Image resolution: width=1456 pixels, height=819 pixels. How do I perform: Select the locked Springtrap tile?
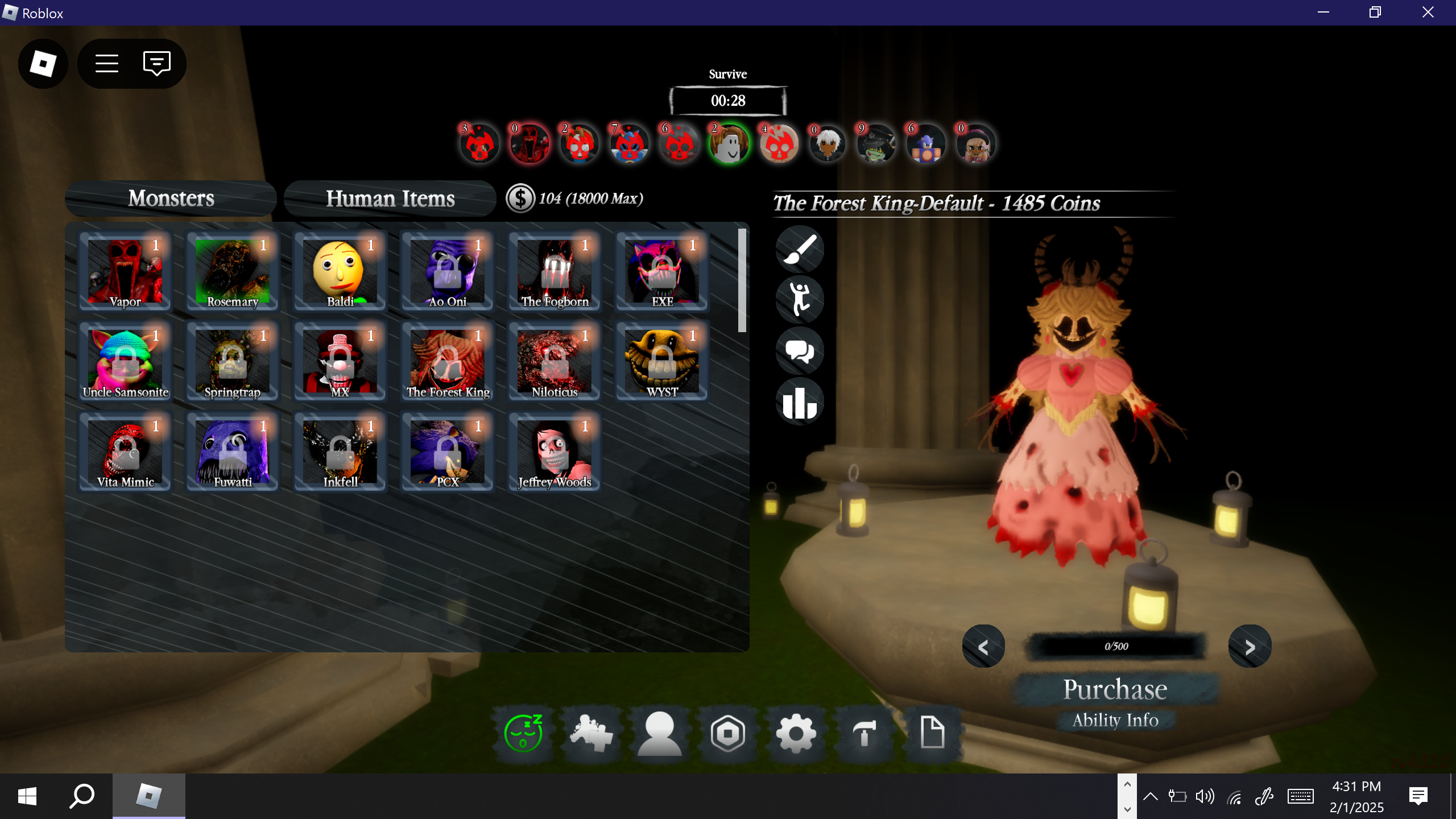tap(233, 362)
